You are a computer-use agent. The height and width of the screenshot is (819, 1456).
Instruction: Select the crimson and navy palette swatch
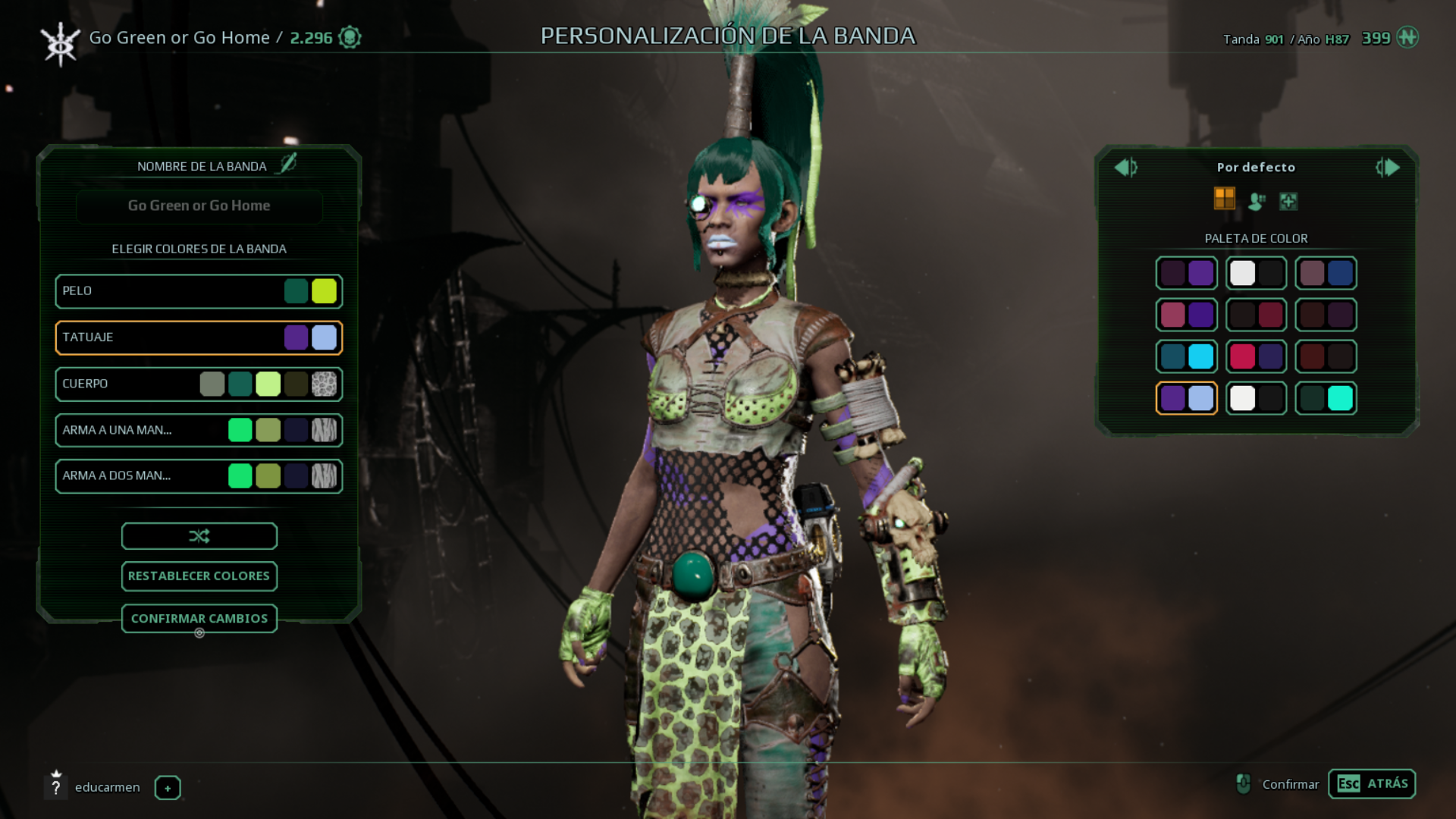click(x=1256, y=356)
